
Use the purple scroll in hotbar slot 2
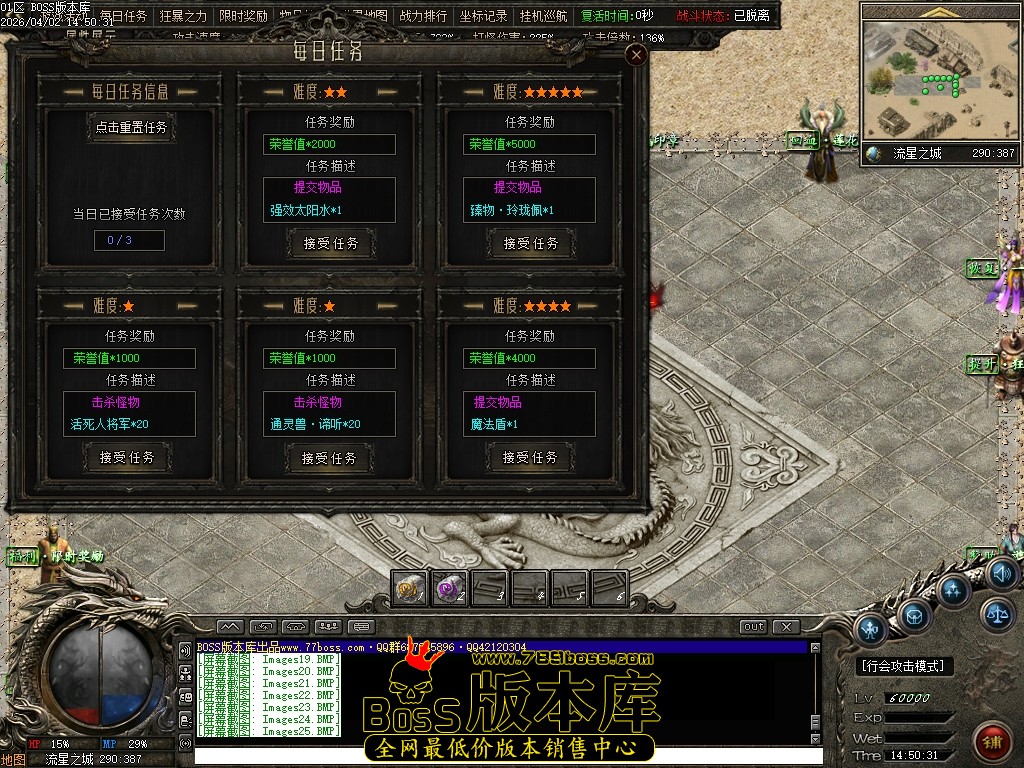[x=449, y=589]
